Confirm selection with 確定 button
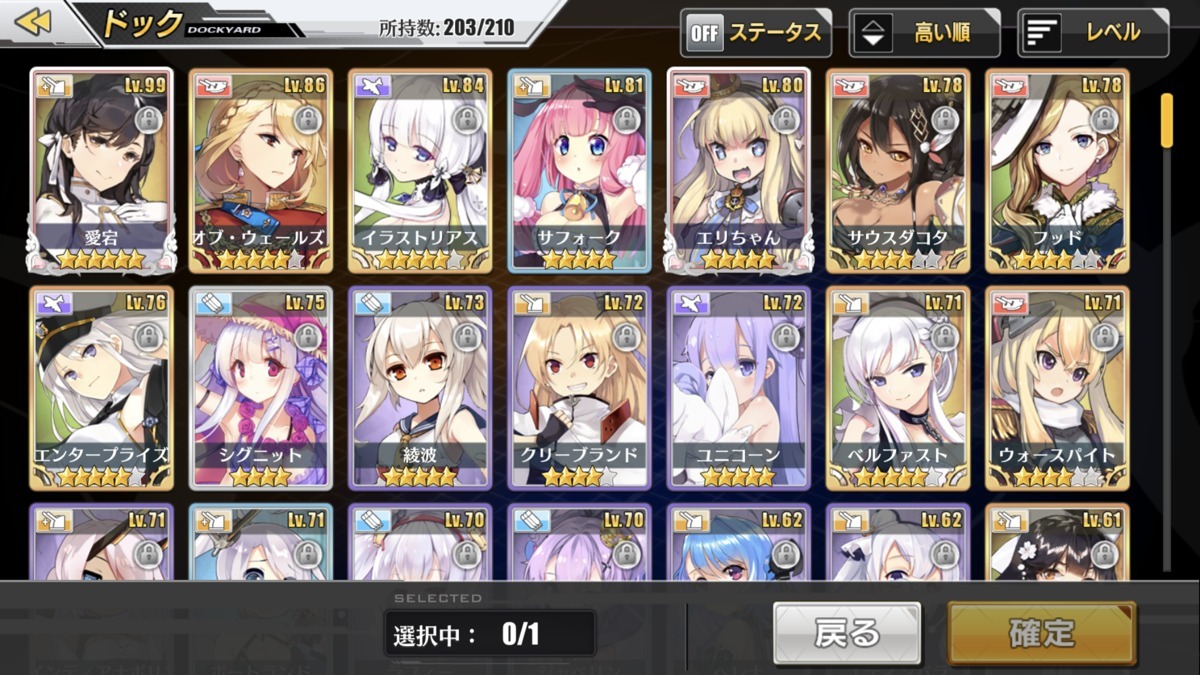1200x675 pixels. coord(1041,633)
